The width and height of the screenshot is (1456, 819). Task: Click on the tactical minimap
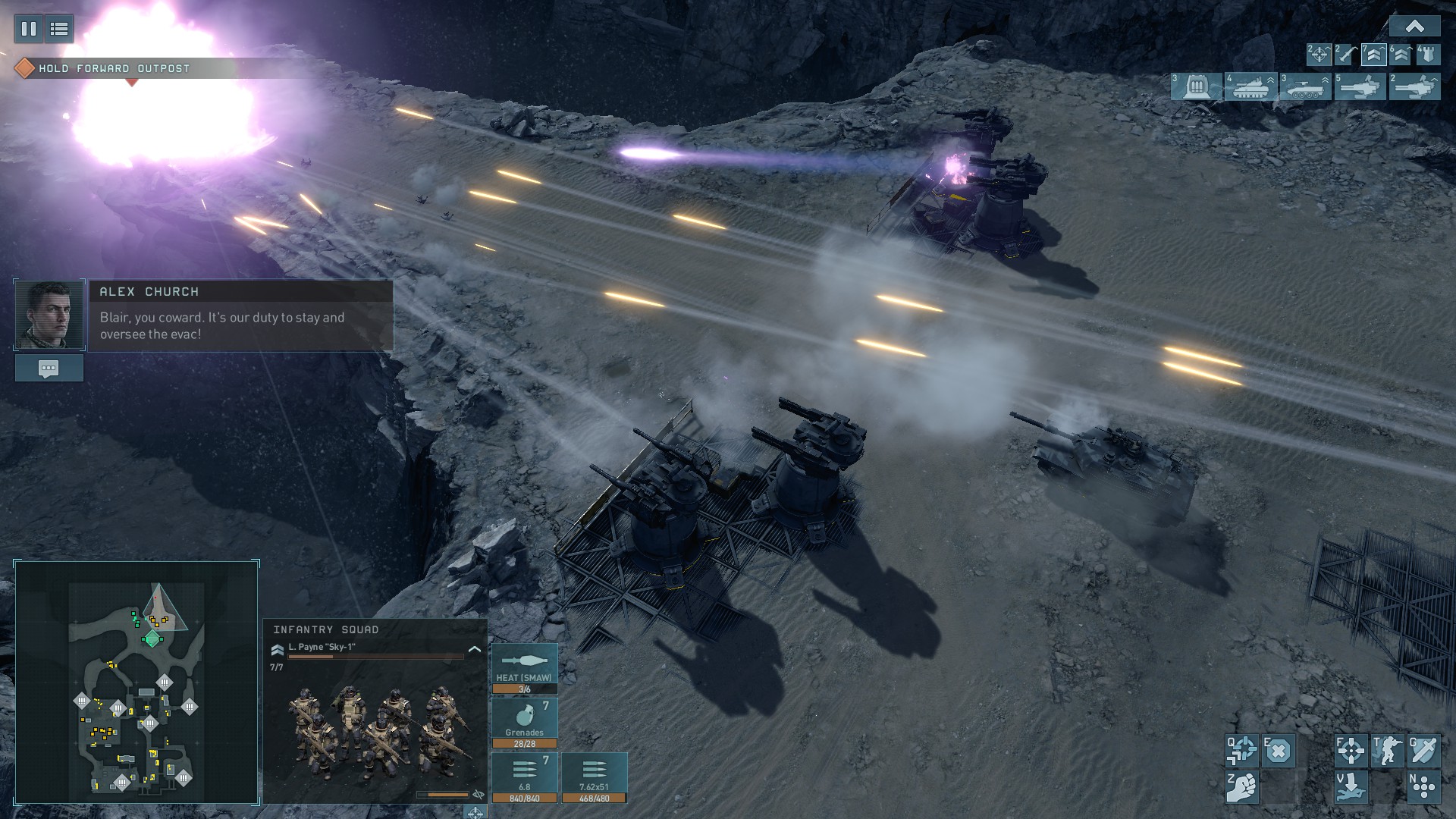pos(136,682)
